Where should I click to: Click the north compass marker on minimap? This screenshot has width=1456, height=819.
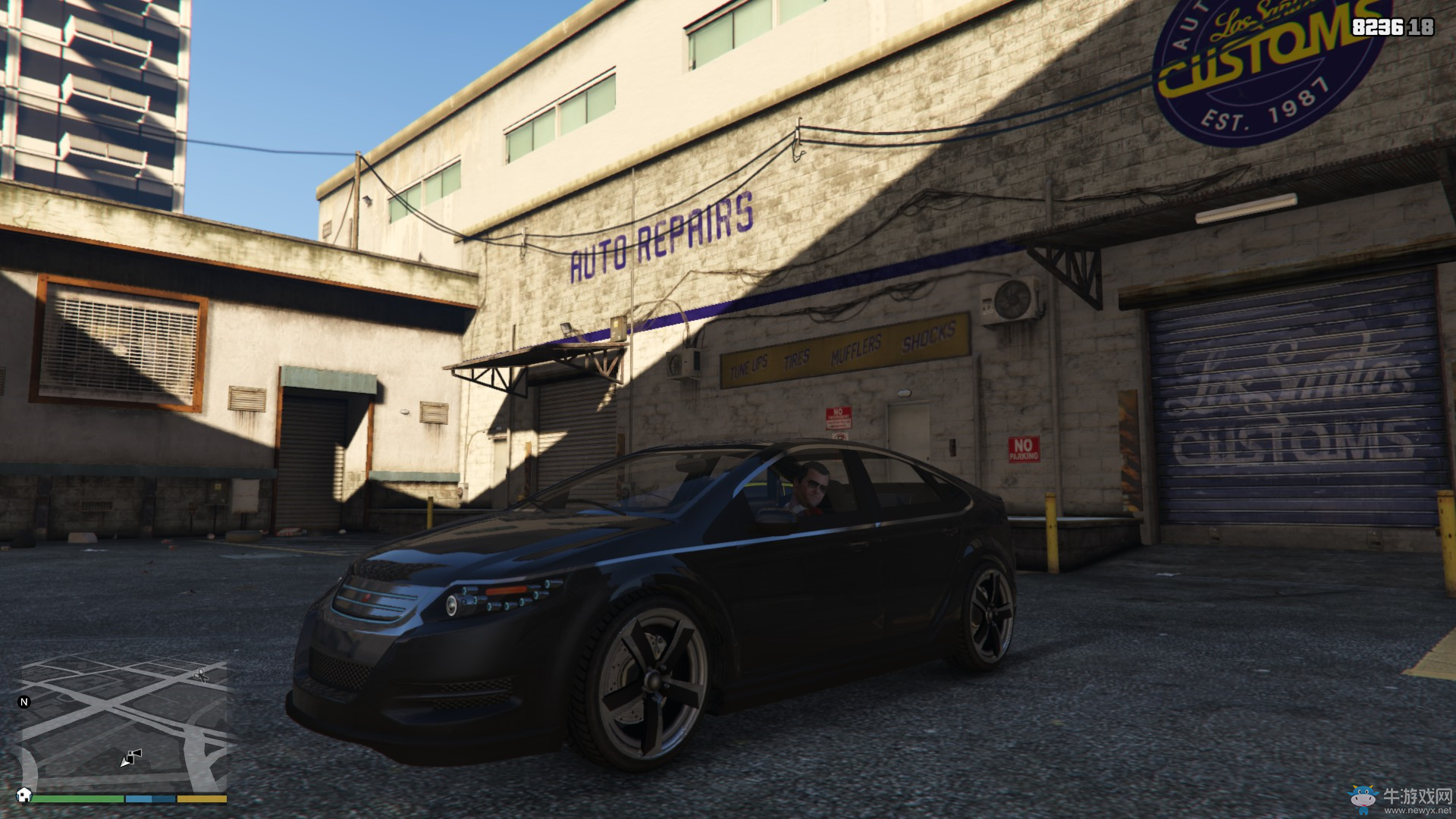[x=24, y=701]
